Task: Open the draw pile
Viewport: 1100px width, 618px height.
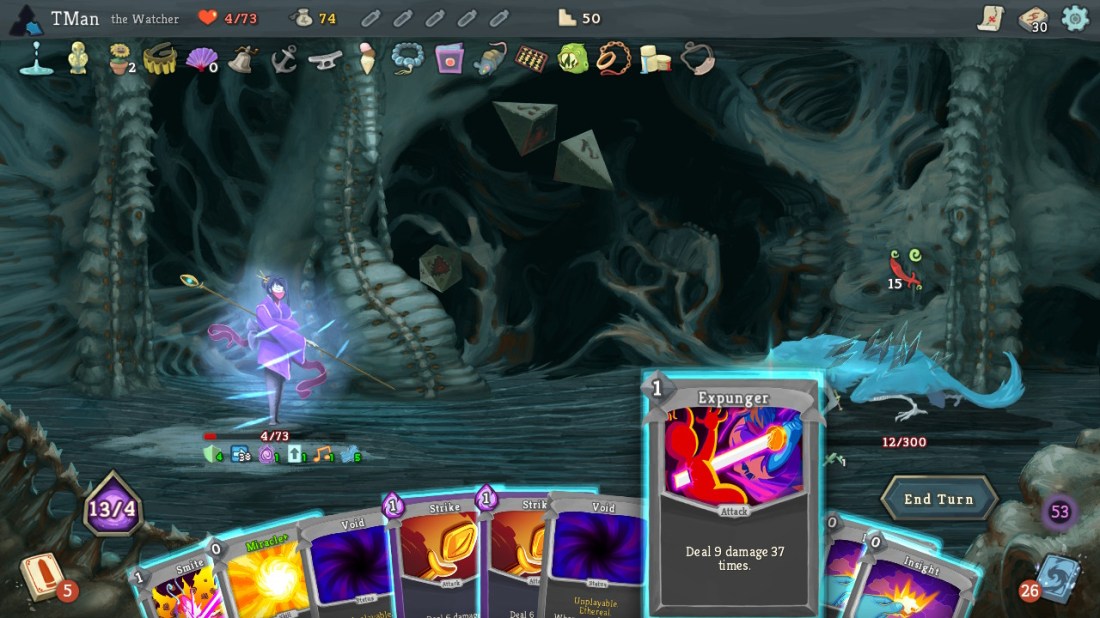Action: pos(42,576)
